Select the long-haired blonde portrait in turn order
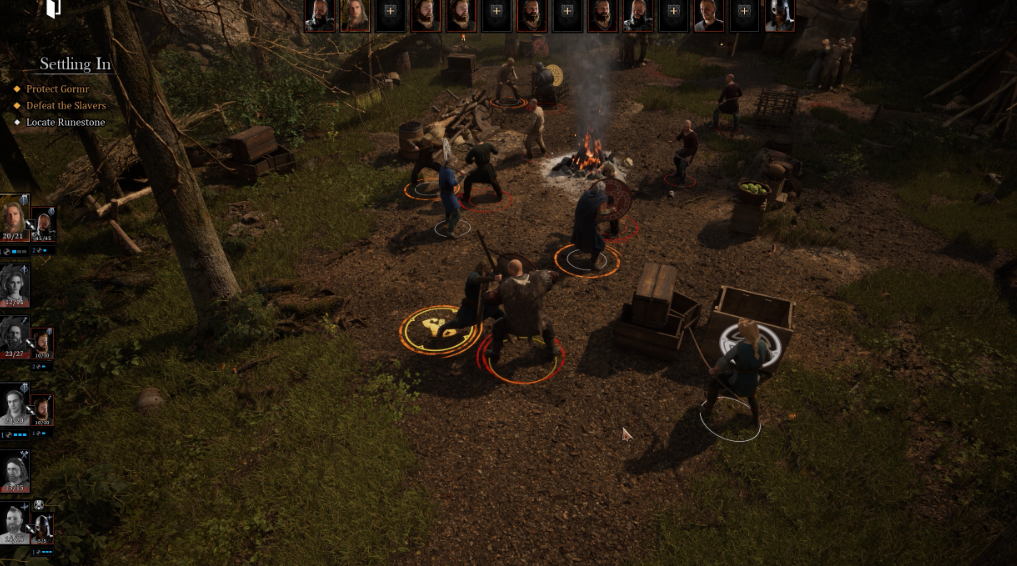 [x=355, y=15]
